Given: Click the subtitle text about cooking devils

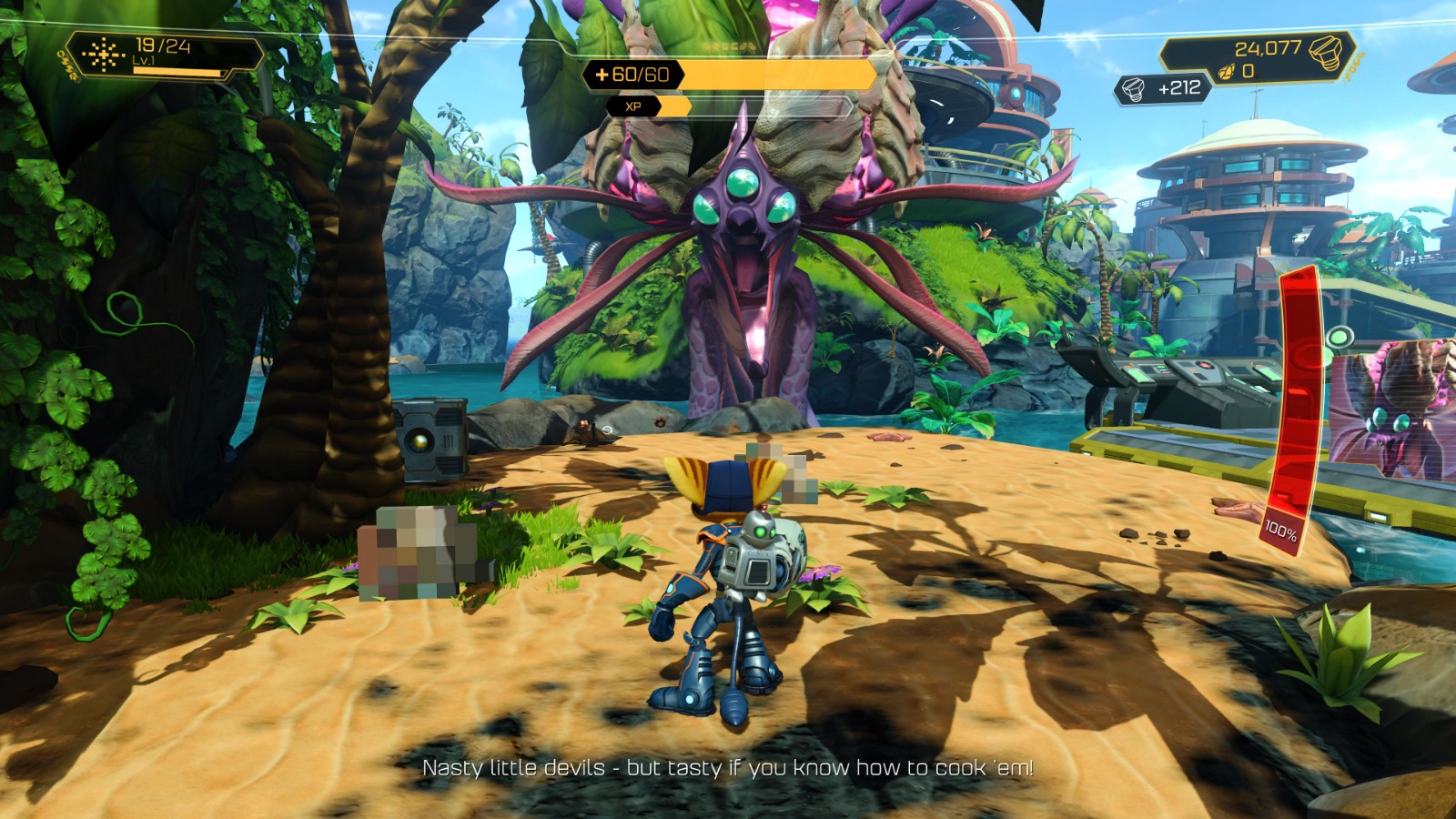Looking at the screenshot, I should tap(728, 768).
